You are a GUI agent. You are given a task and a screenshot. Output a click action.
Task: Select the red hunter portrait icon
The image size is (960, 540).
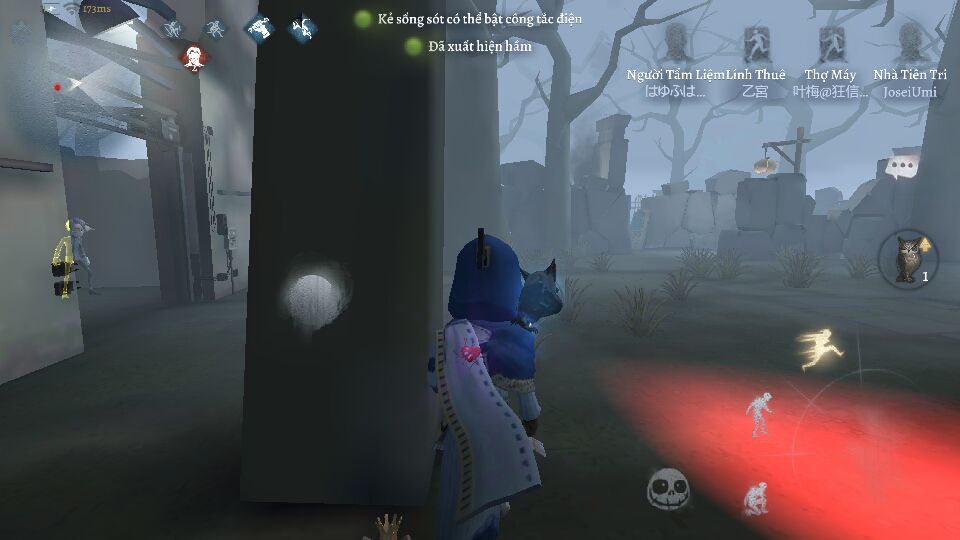[195, 57]
